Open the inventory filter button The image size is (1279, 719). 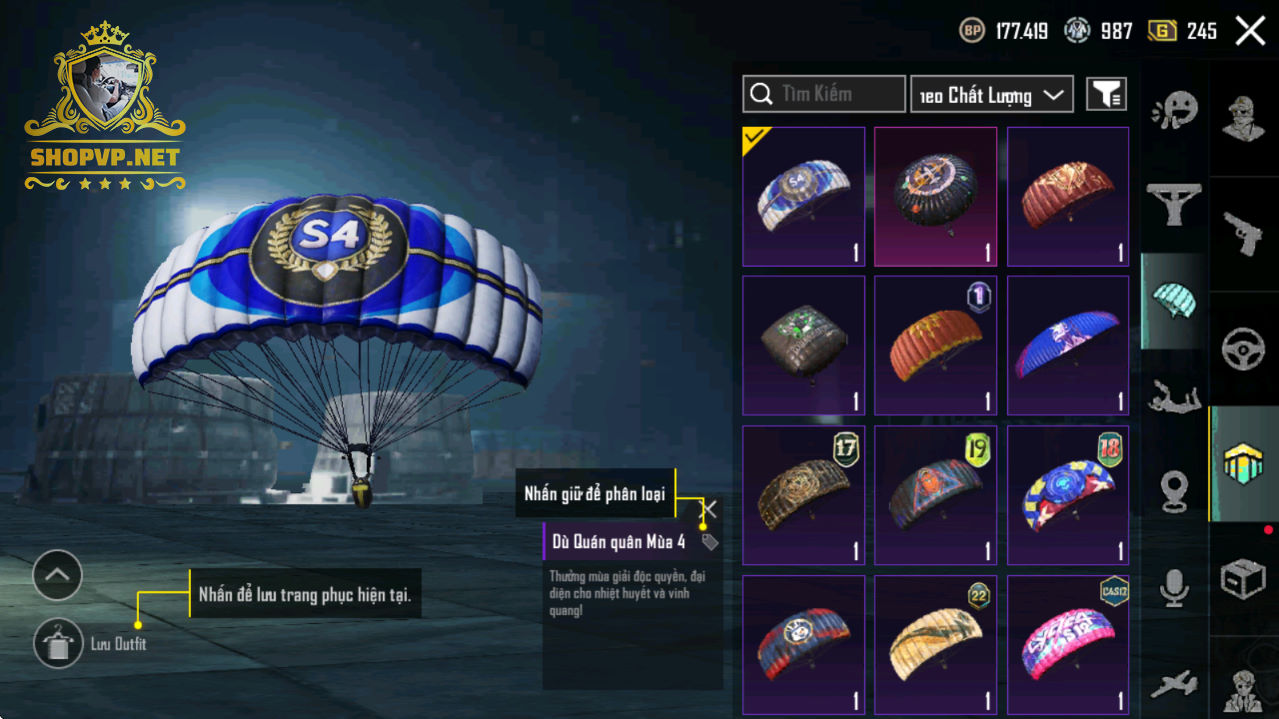1105,94
